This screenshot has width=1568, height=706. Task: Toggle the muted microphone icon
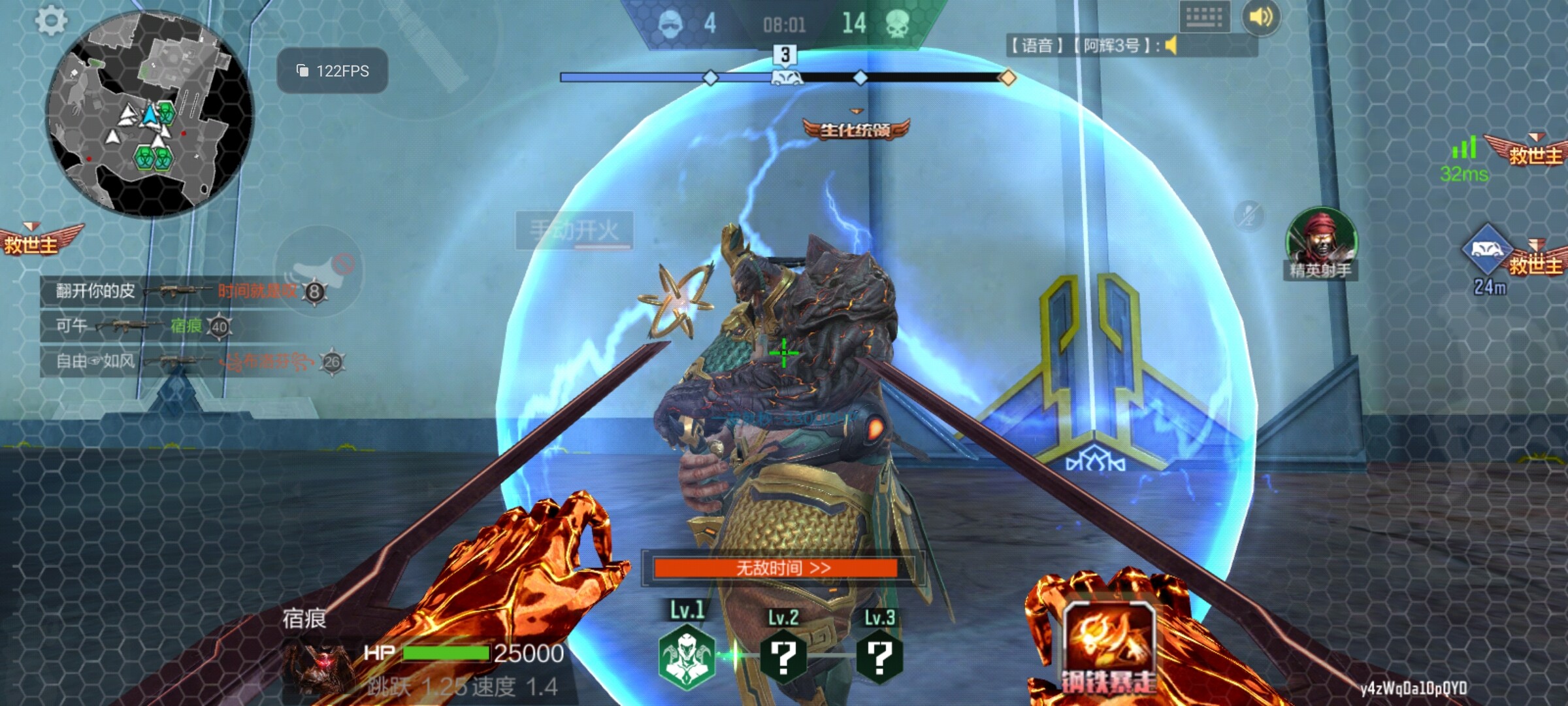(x=1249, y=216)
